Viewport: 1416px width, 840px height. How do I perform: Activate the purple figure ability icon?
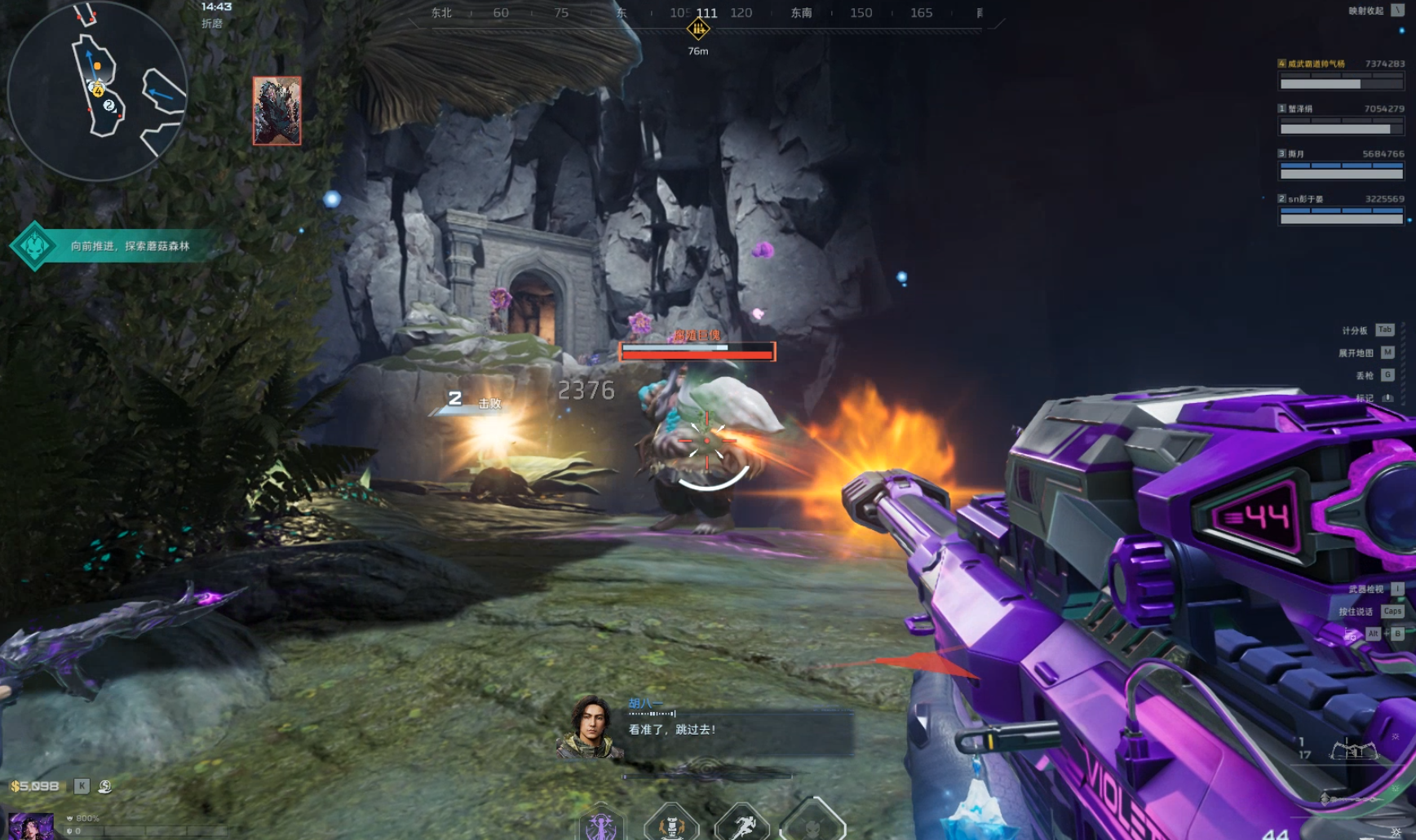click(601, 825)
